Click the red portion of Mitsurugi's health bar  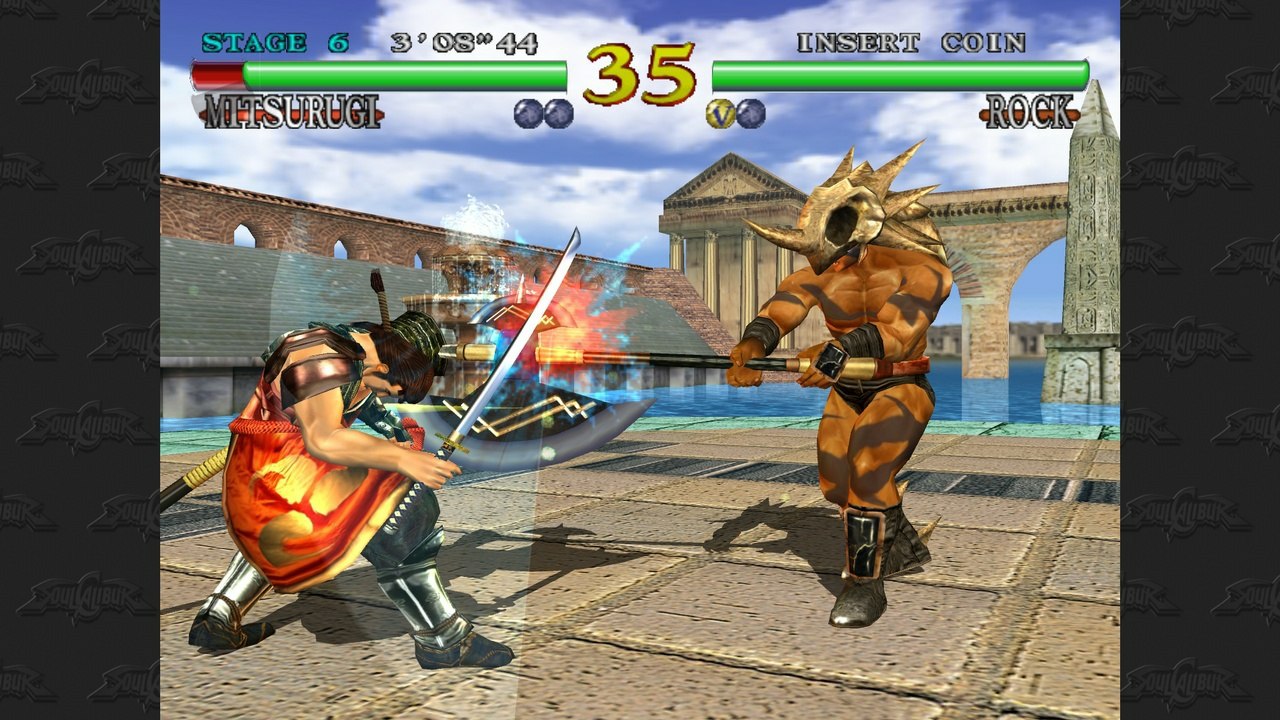pos(215,72)
